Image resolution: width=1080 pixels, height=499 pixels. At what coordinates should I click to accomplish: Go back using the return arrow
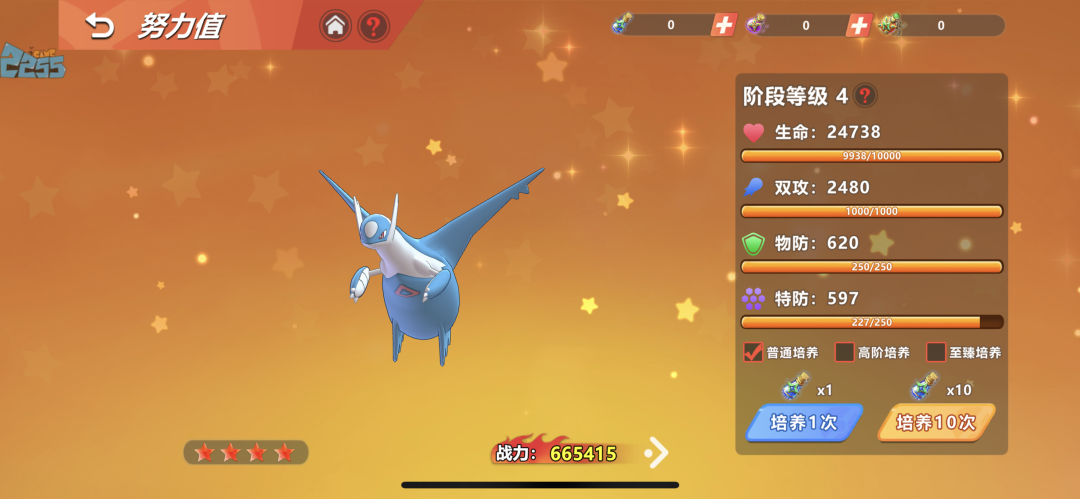click(x=100, y=27)
